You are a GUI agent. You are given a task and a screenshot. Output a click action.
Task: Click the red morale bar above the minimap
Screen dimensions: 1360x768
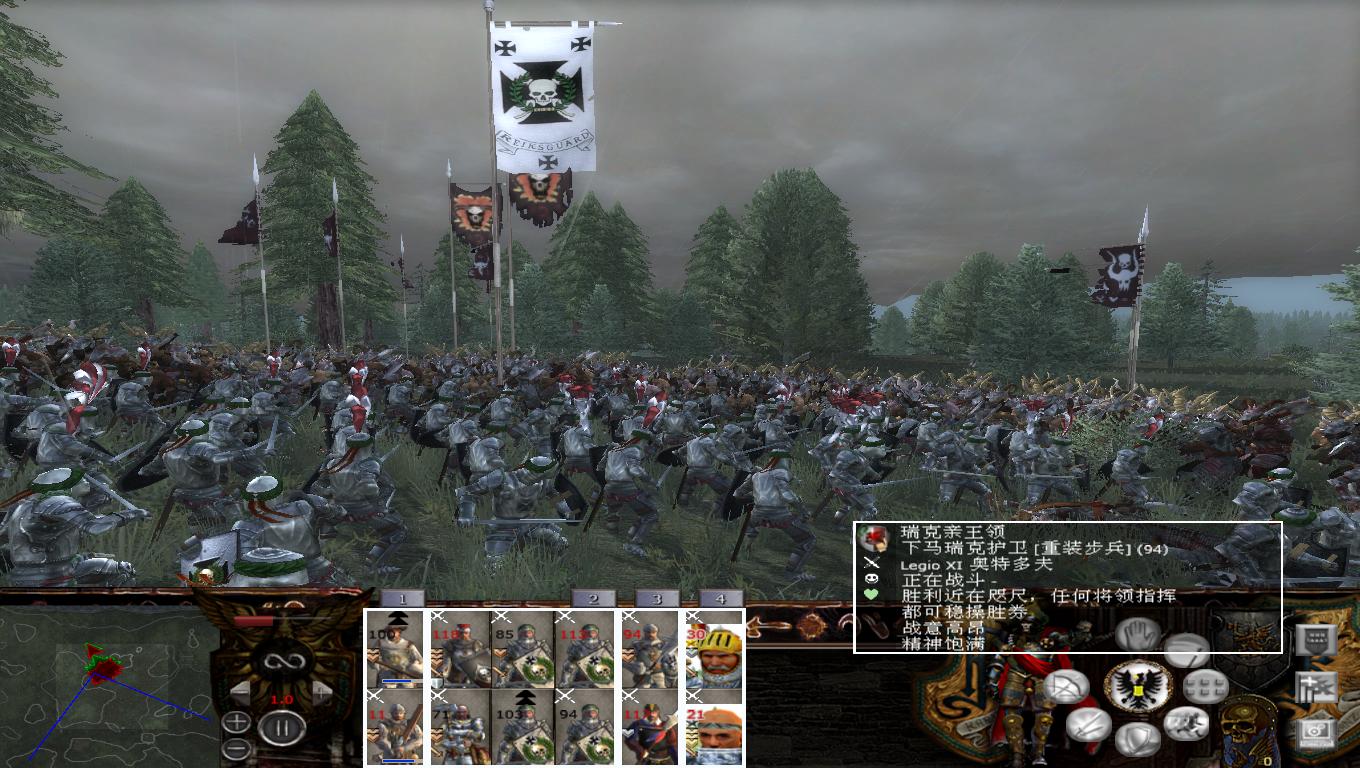252,620
